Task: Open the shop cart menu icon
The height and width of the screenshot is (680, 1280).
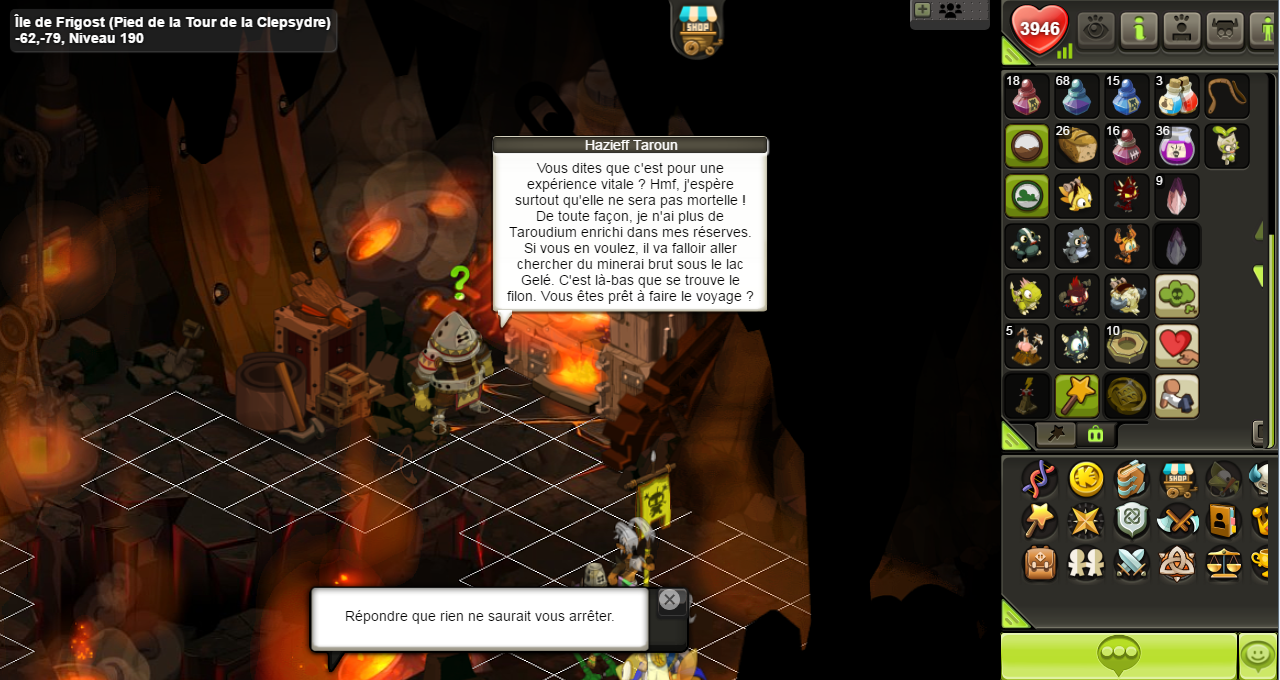Action: click(x=1178, y=480)
